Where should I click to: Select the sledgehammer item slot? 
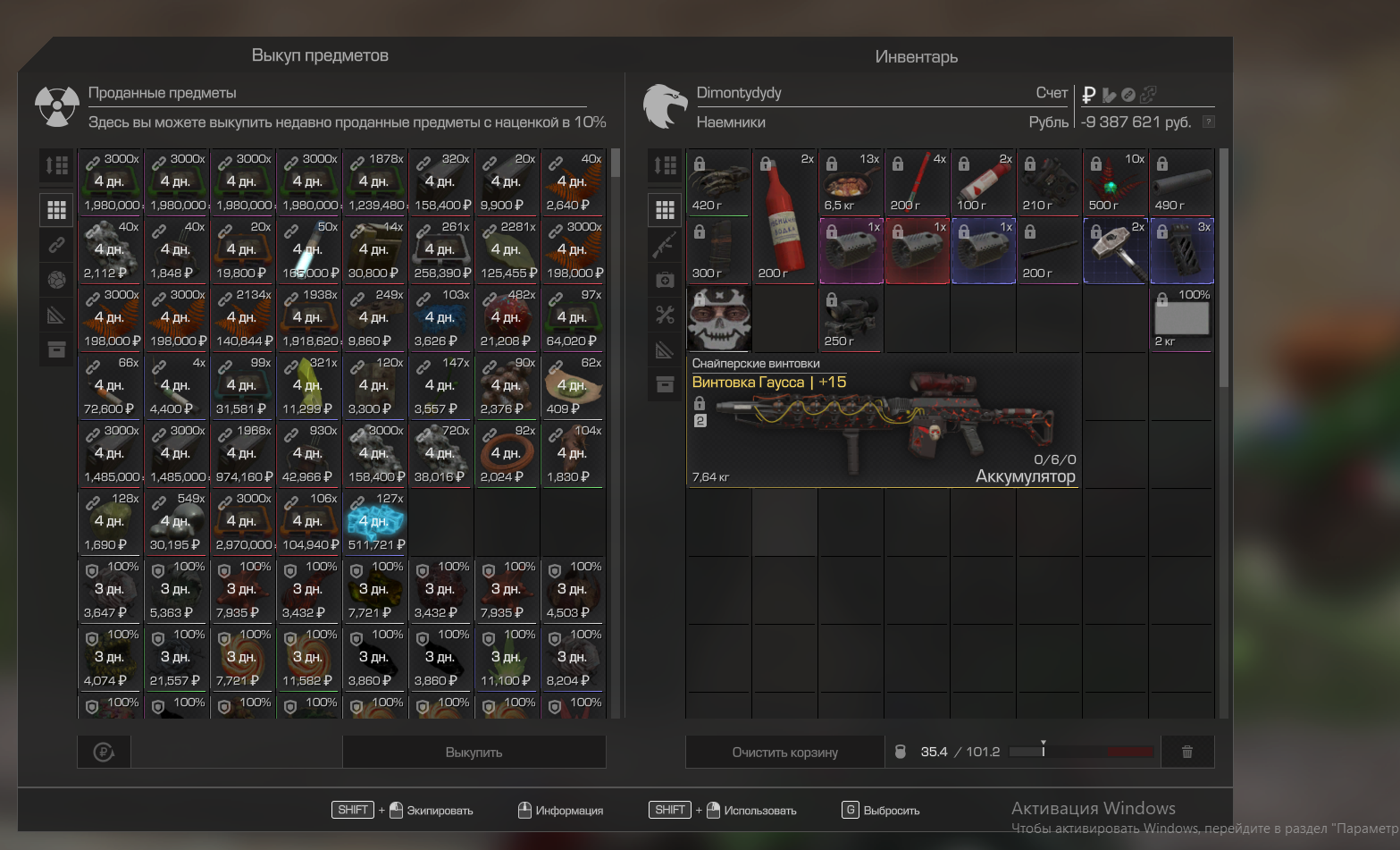click(1116, 251)
